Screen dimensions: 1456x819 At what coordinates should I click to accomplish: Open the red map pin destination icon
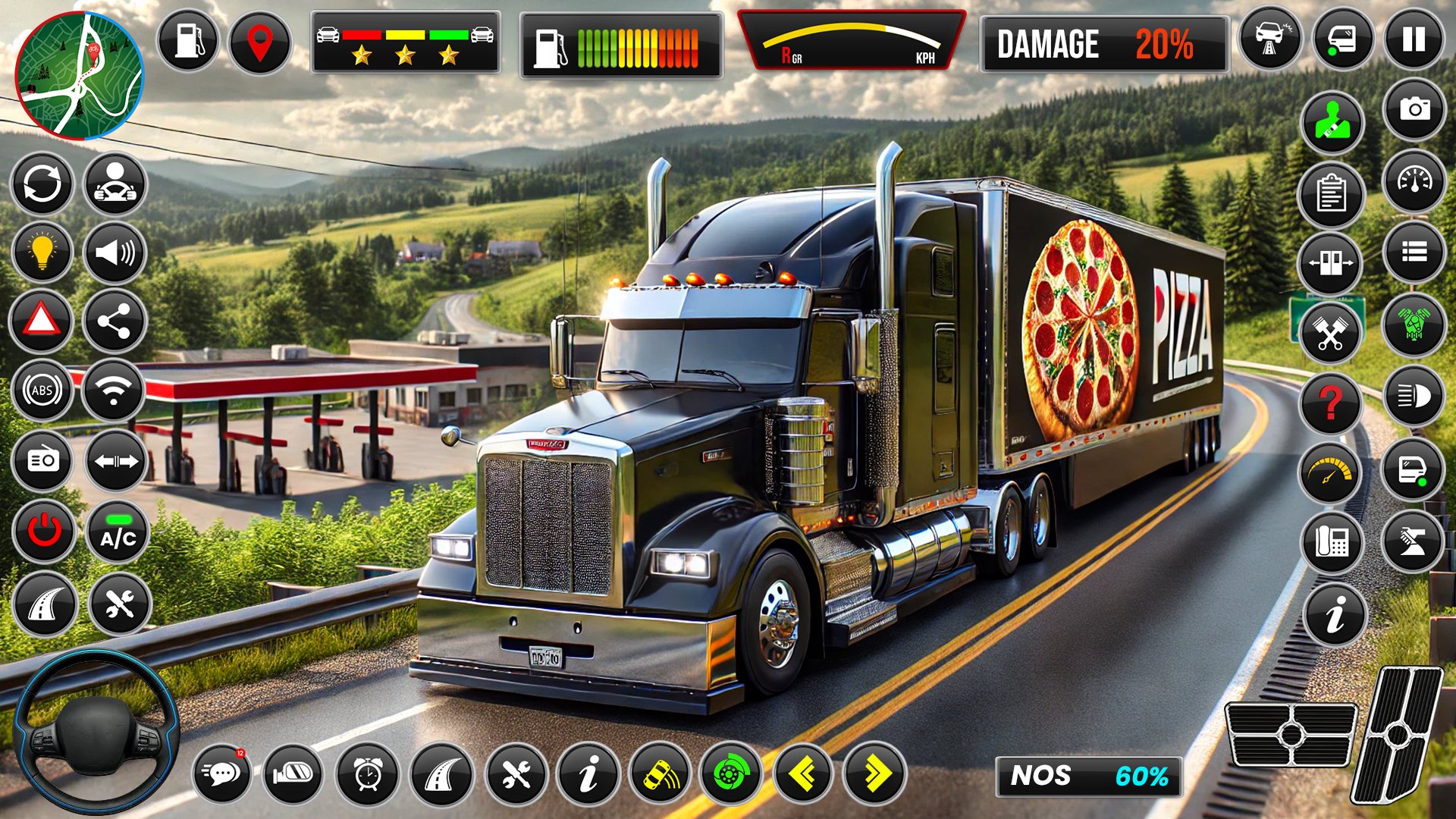click(261, 39)
